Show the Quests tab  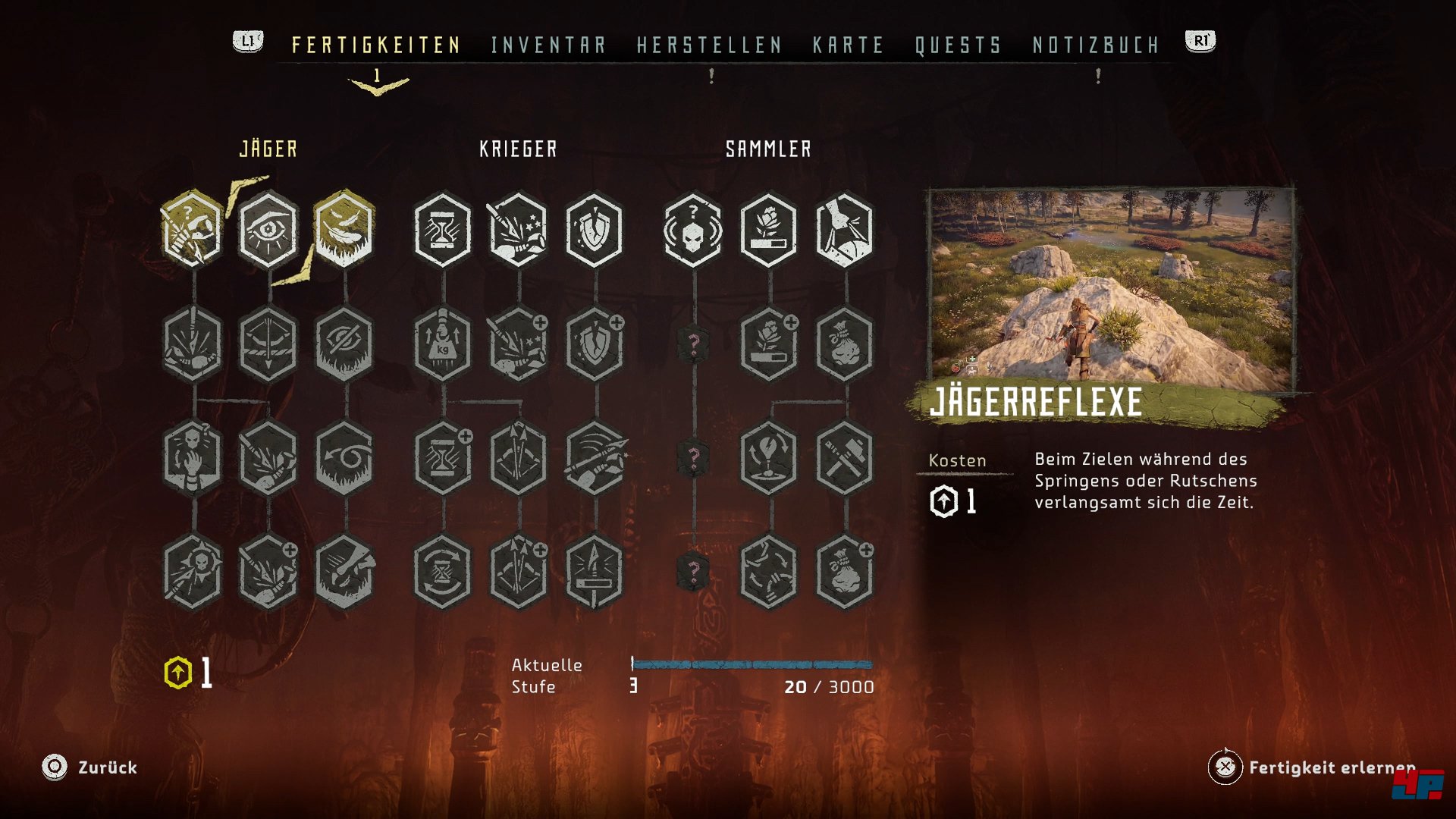(x=958, y=45)
